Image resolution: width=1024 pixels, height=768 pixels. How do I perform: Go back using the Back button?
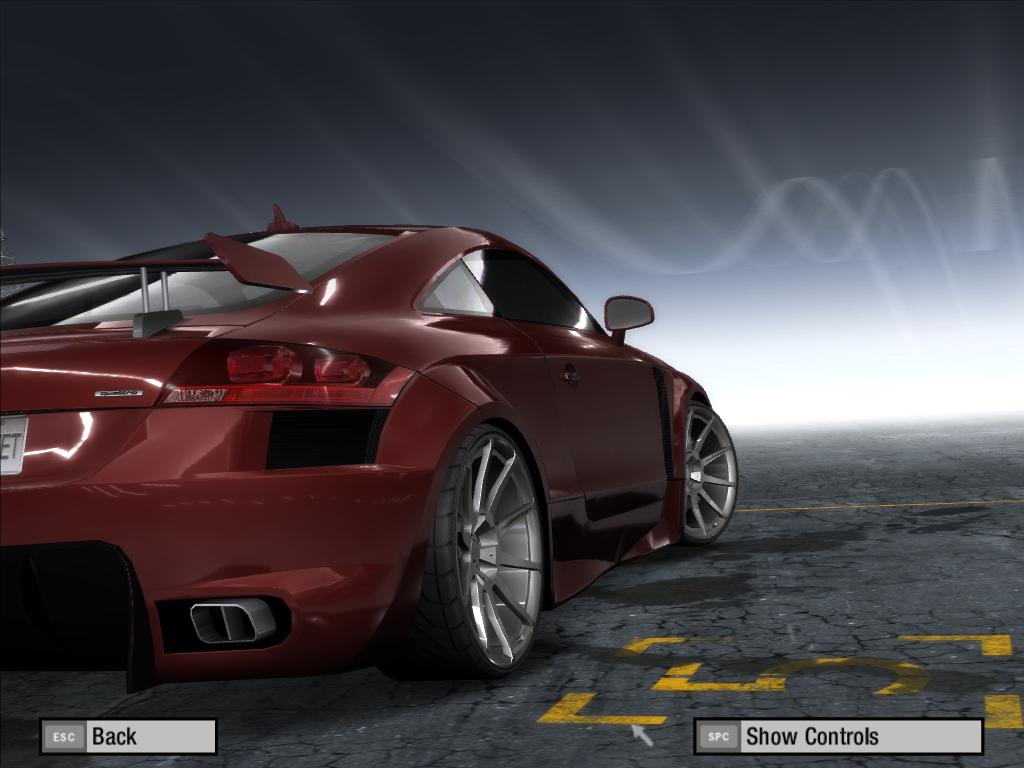pyautogui.click(x=128, y=737)
